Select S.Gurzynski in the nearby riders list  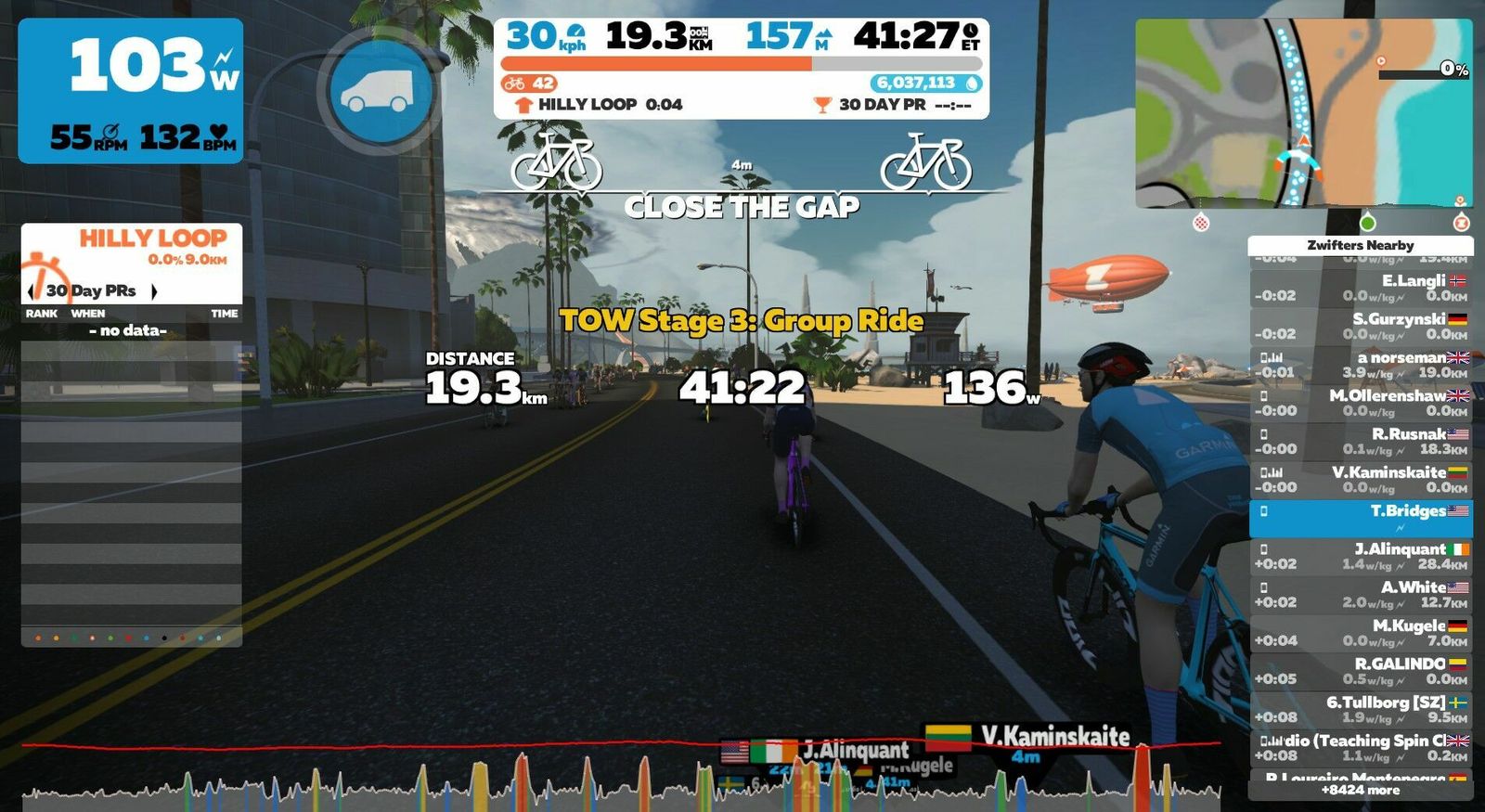click(1361, 326)
